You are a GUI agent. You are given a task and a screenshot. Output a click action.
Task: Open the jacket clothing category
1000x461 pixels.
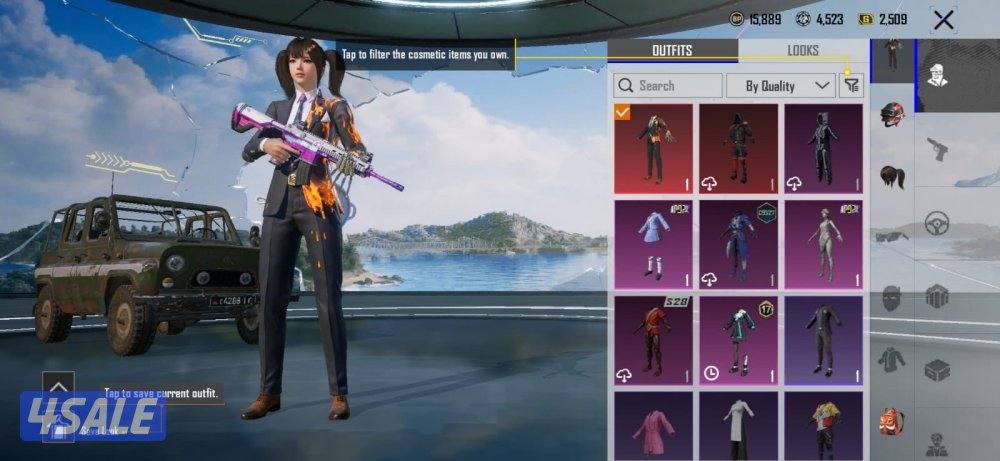tap(893, 359)
